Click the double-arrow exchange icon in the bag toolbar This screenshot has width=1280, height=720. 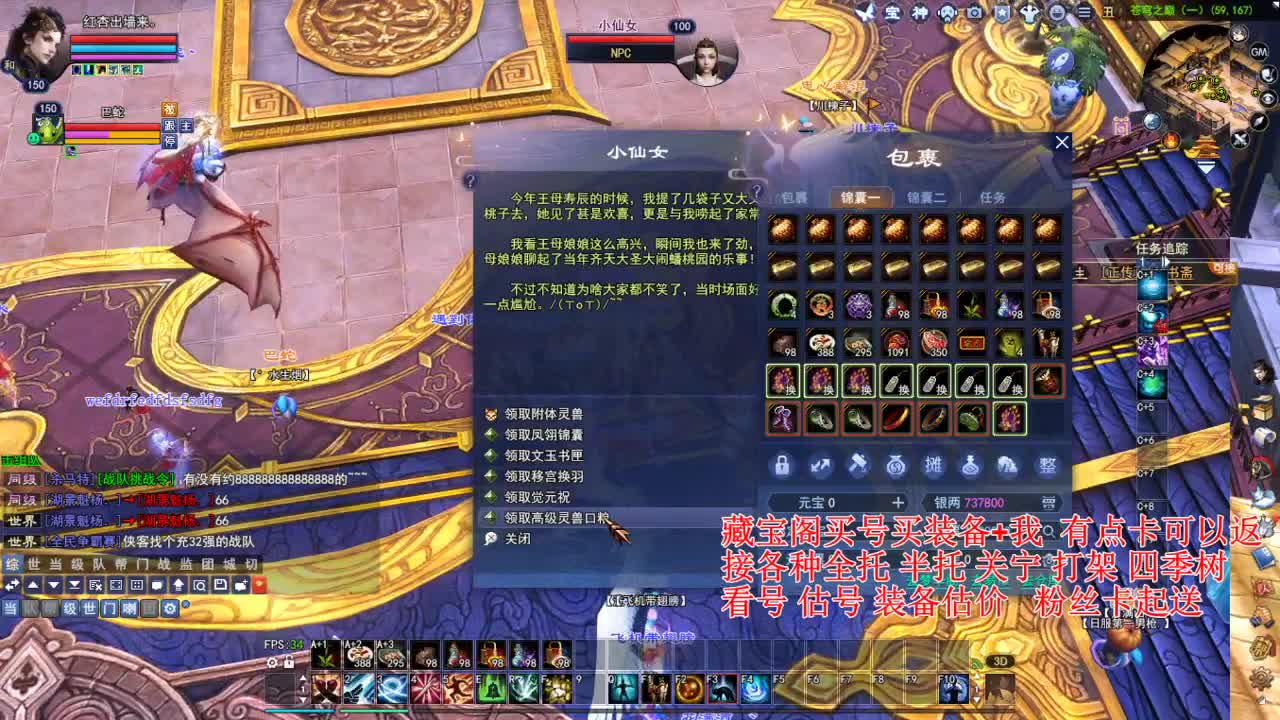[820, 465]
